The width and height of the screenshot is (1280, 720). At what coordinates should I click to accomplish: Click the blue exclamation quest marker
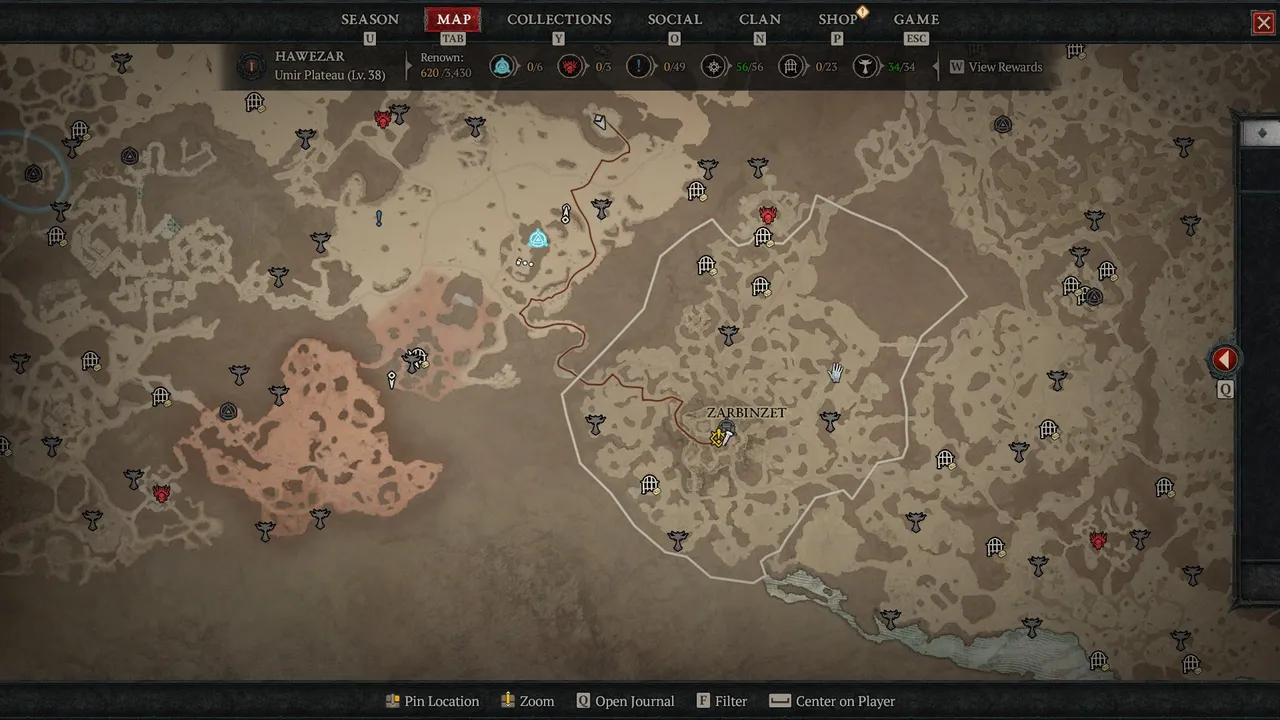point(379,218)
